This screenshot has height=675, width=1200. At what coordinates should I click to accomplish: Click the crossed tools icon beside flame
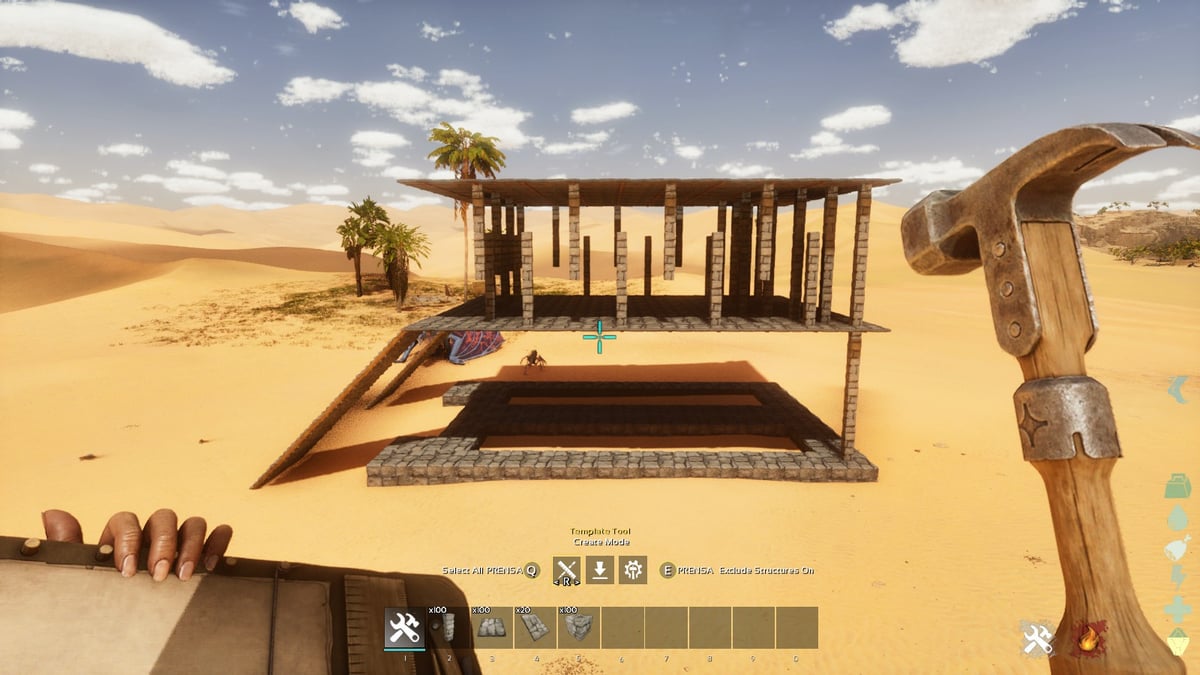(1038, 639)
